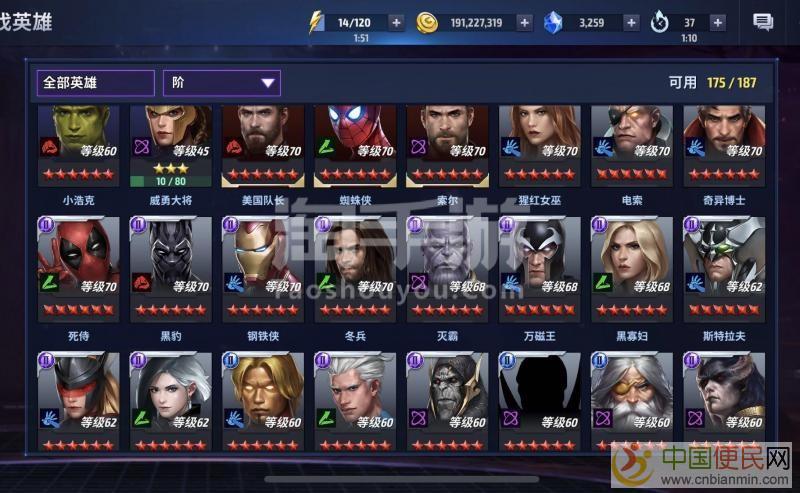Screen dimensions: 800x493
Task: Add energy with the lightning plus button
Action: coord(397,22)
